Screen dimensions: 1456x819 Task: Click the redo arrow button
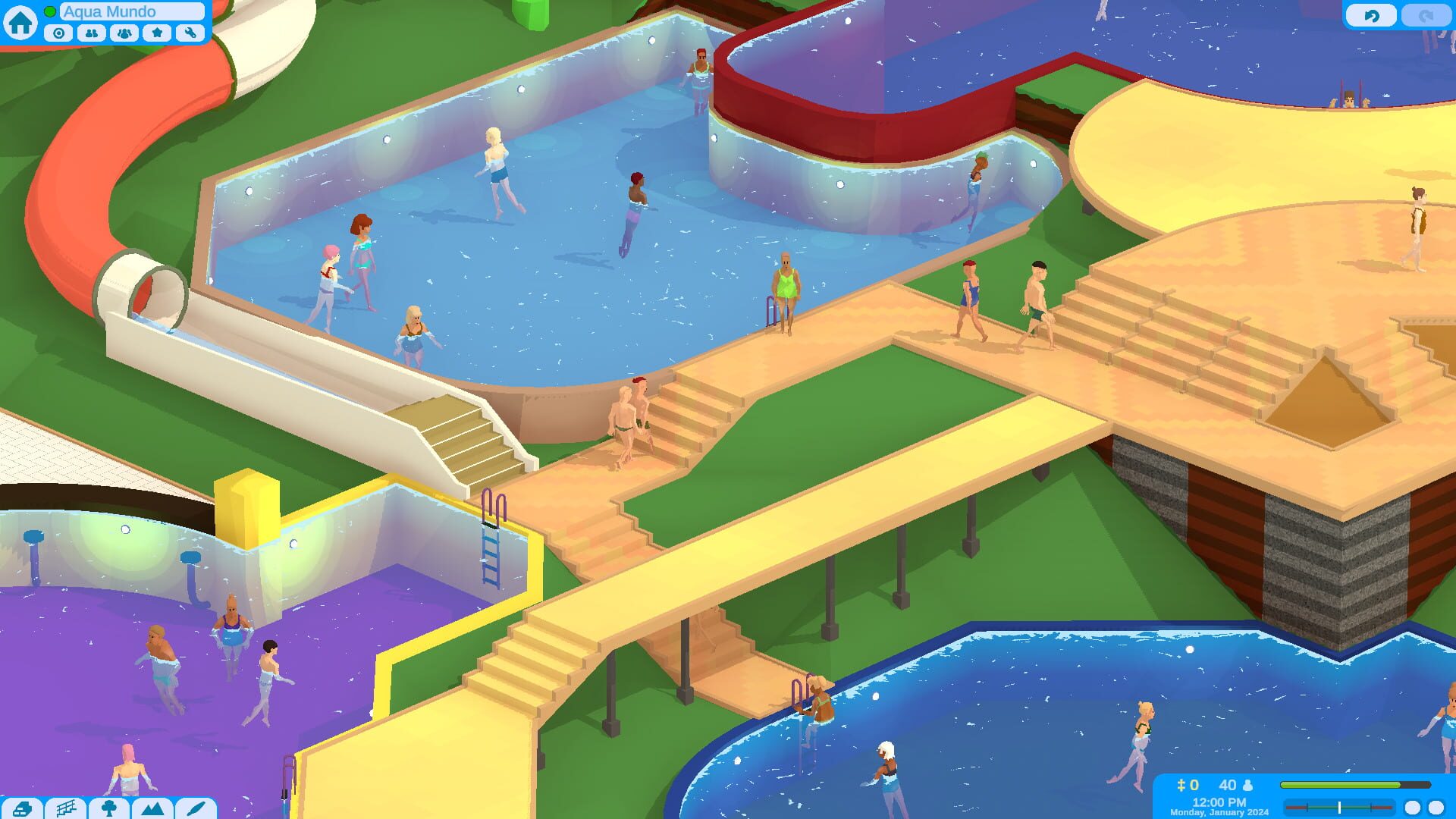(x=1424, y=14)
